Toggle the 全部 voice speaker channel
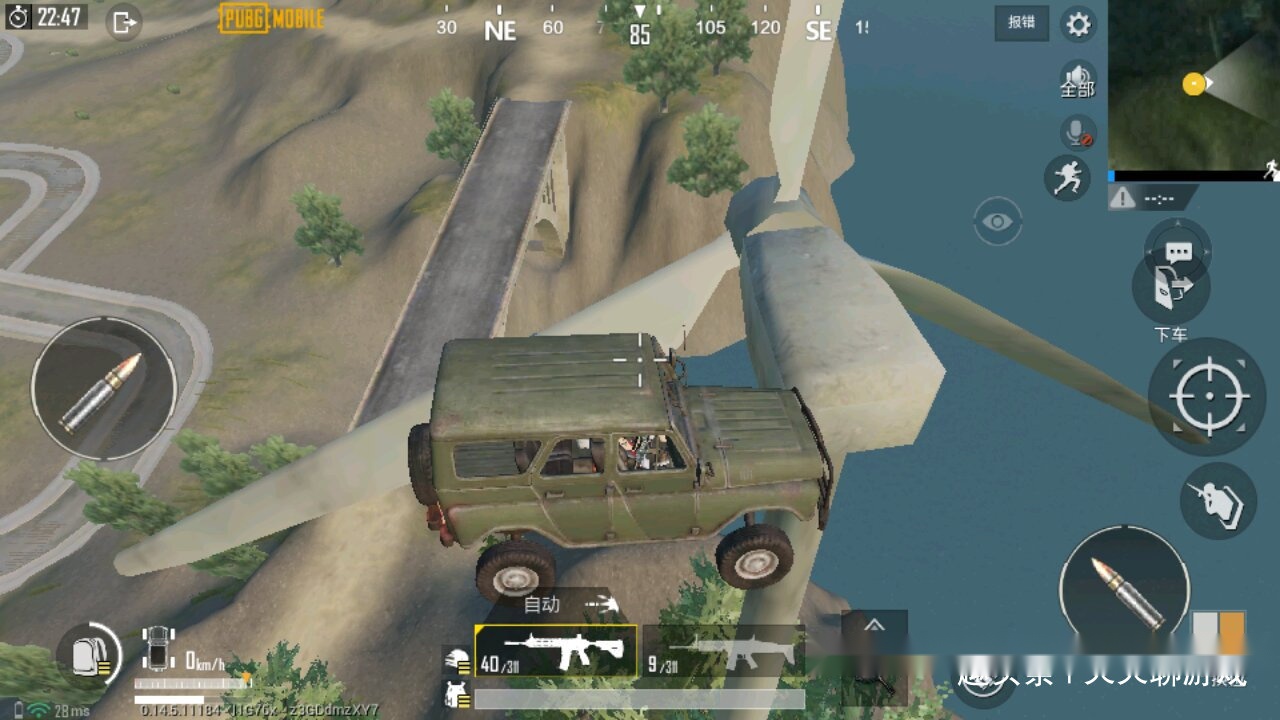Image resolution: width=1280 pixels, height=720 pixels. click(x=1077, y=80)
